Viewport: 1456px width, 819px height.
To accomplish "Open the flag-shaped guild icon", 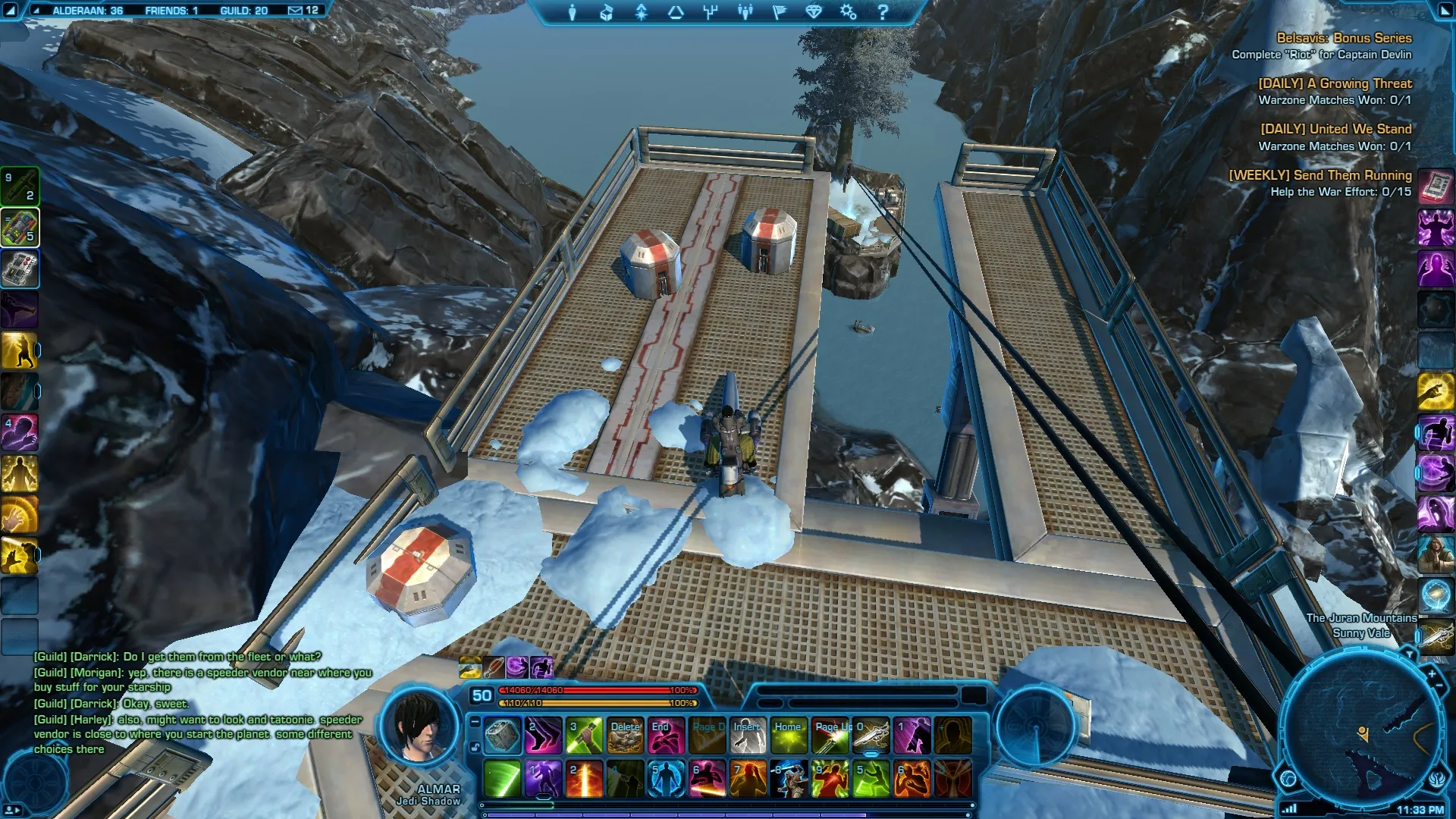I will [x=780, y=12].
